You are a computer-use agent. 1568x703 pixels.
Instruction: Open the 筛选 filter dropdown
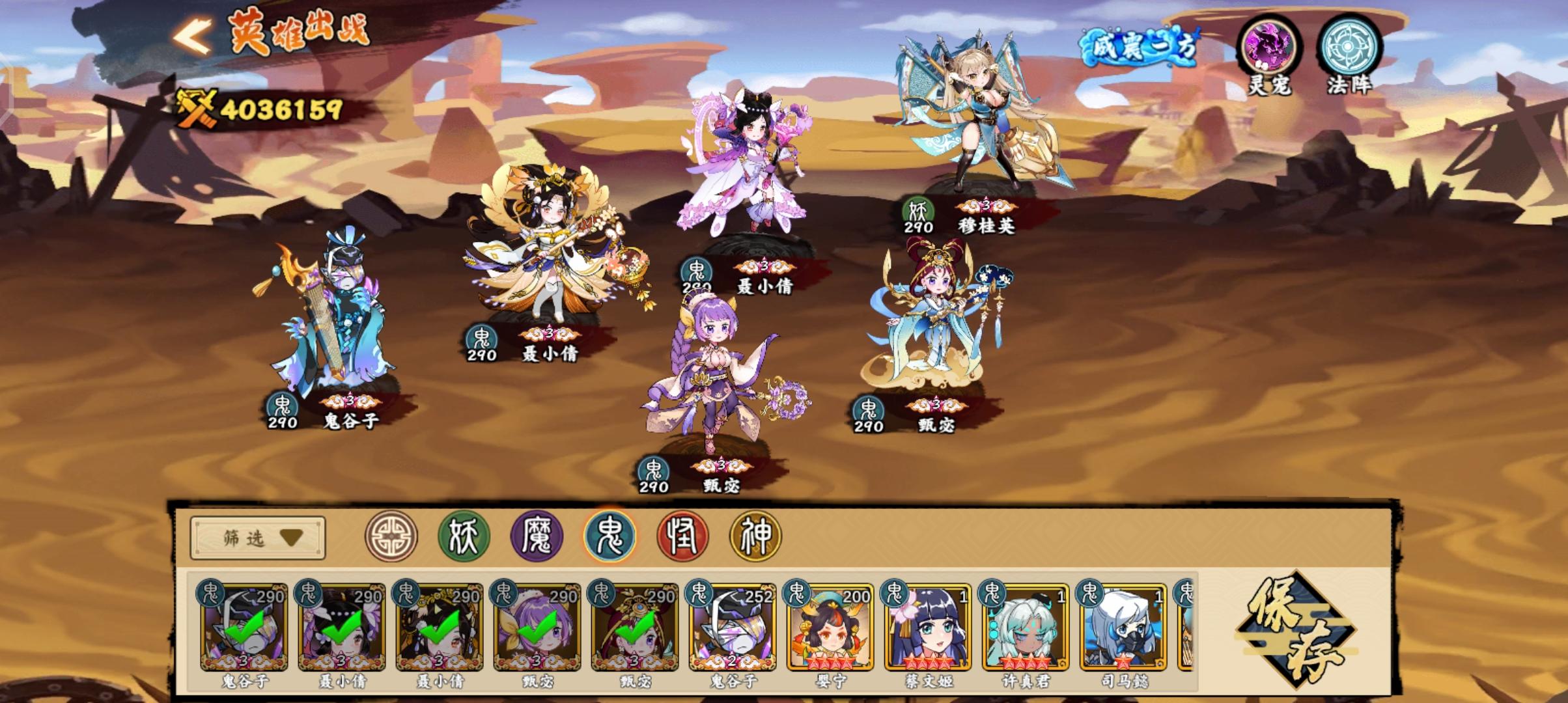click(x=259, y=538)
